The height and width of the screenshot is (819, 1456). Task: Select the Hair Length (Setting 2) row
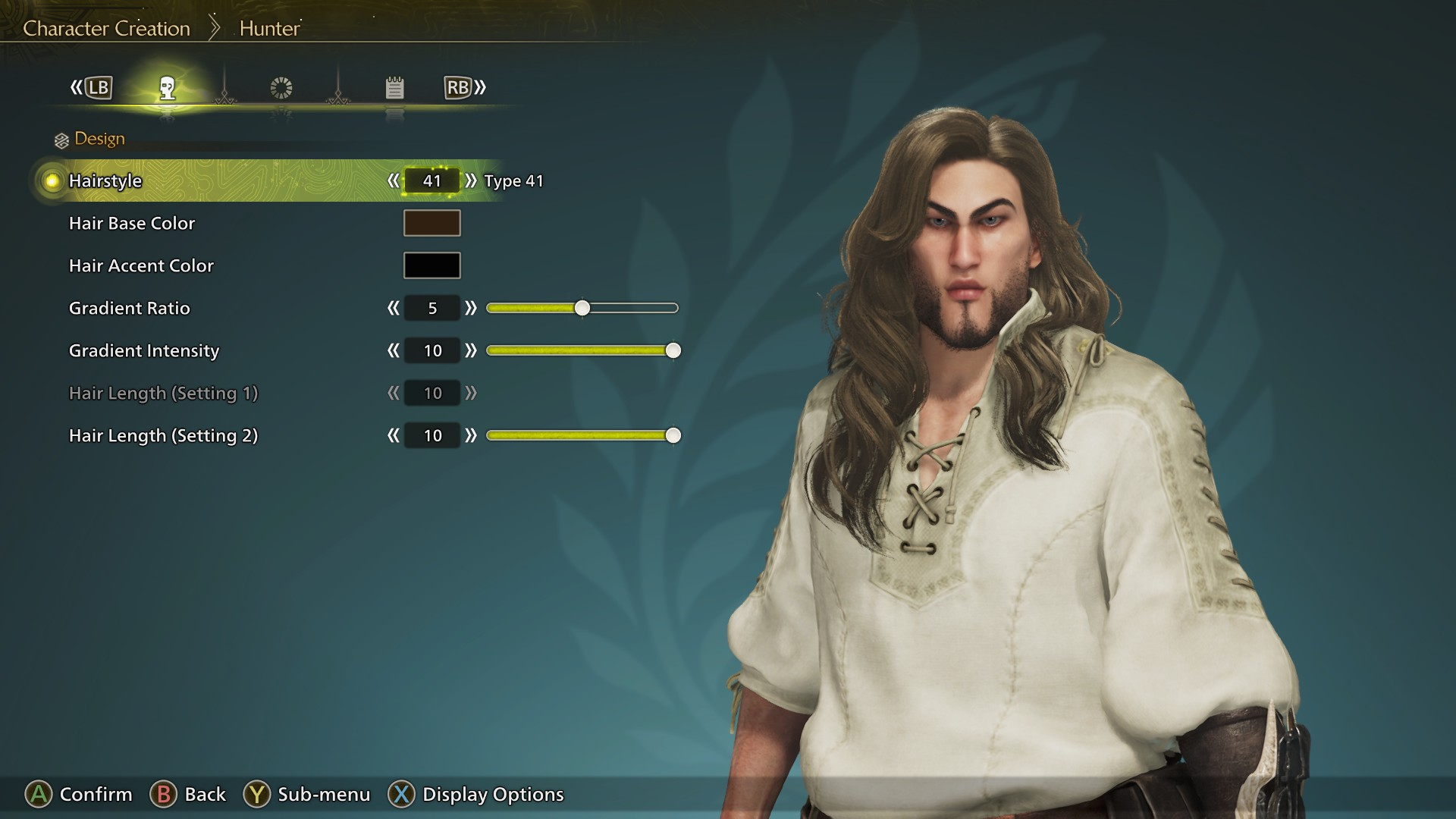click(x=163, y=435)
